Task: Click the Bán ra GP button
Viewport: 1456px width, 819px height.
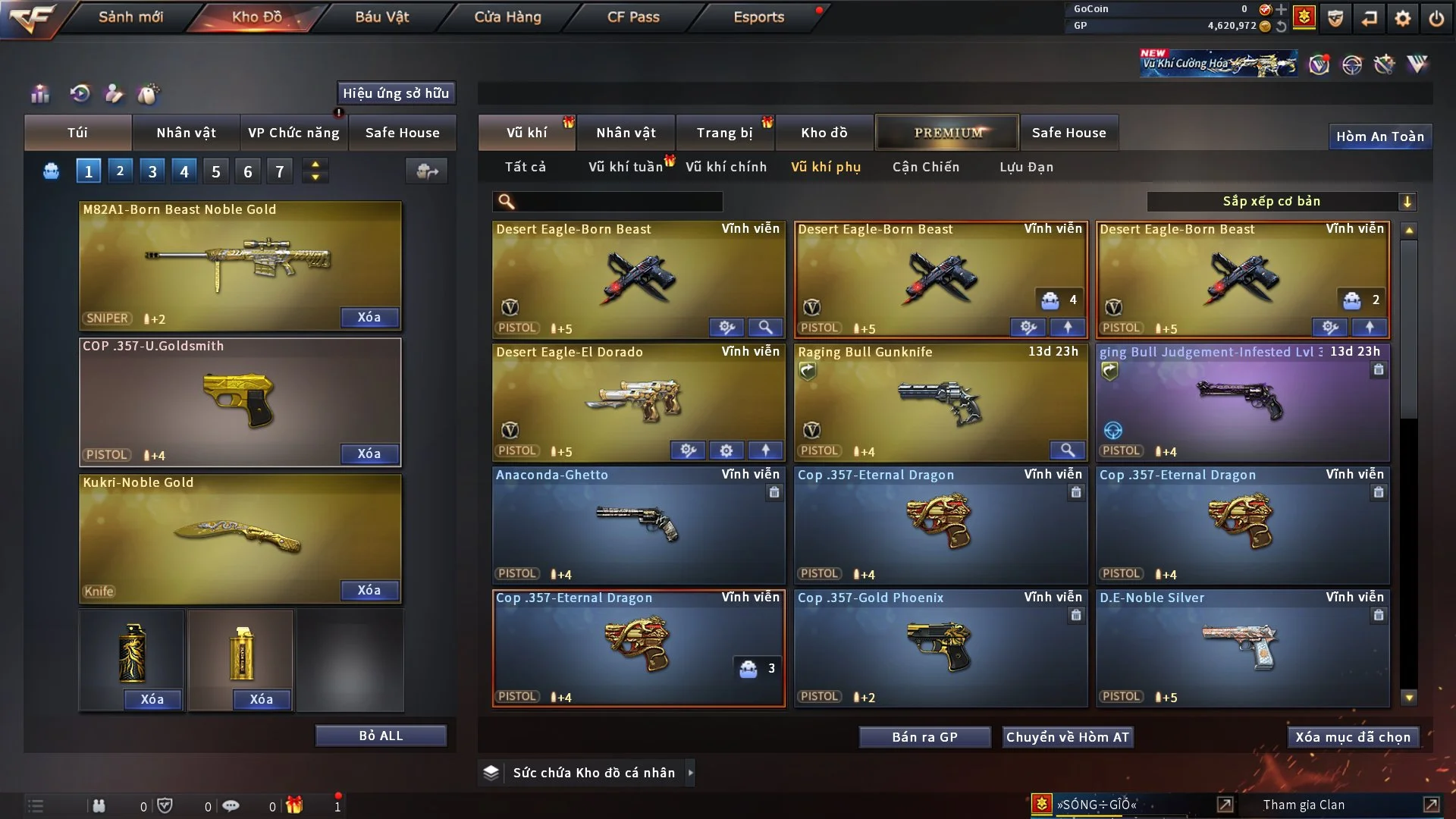Action: (924, 737)
